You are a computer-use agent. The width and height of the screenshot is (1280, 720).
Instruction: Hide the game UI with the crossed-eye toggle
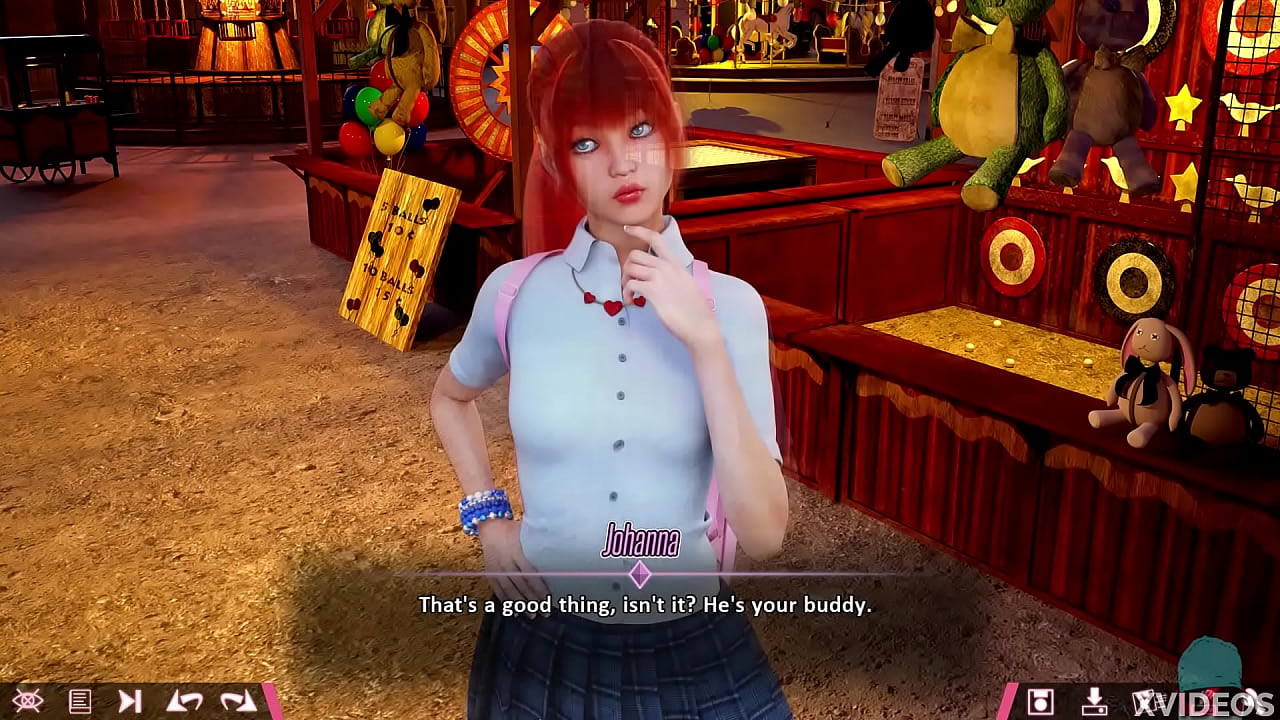pos(28,700)
